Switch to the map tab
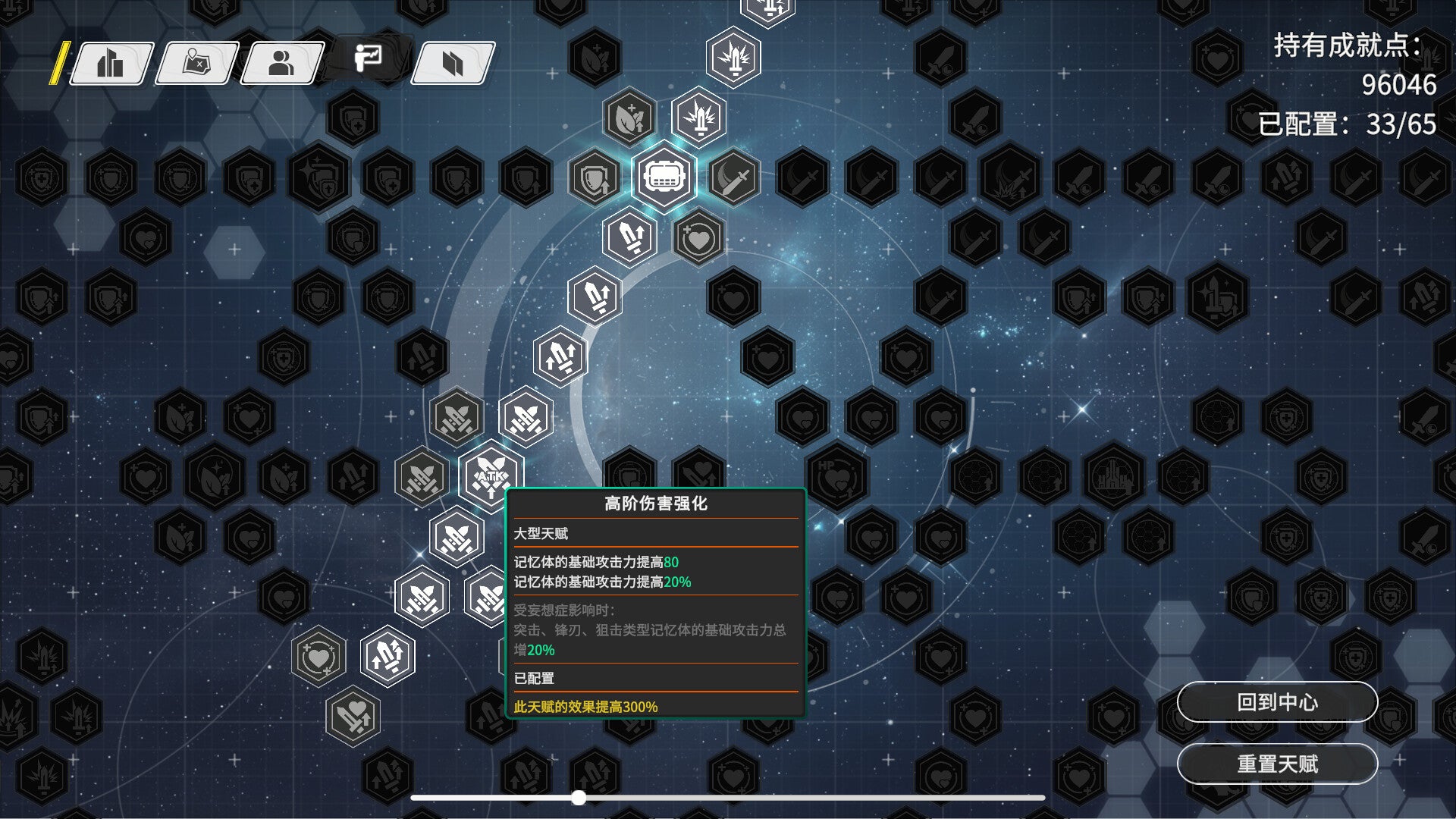 tap(196, 63)
